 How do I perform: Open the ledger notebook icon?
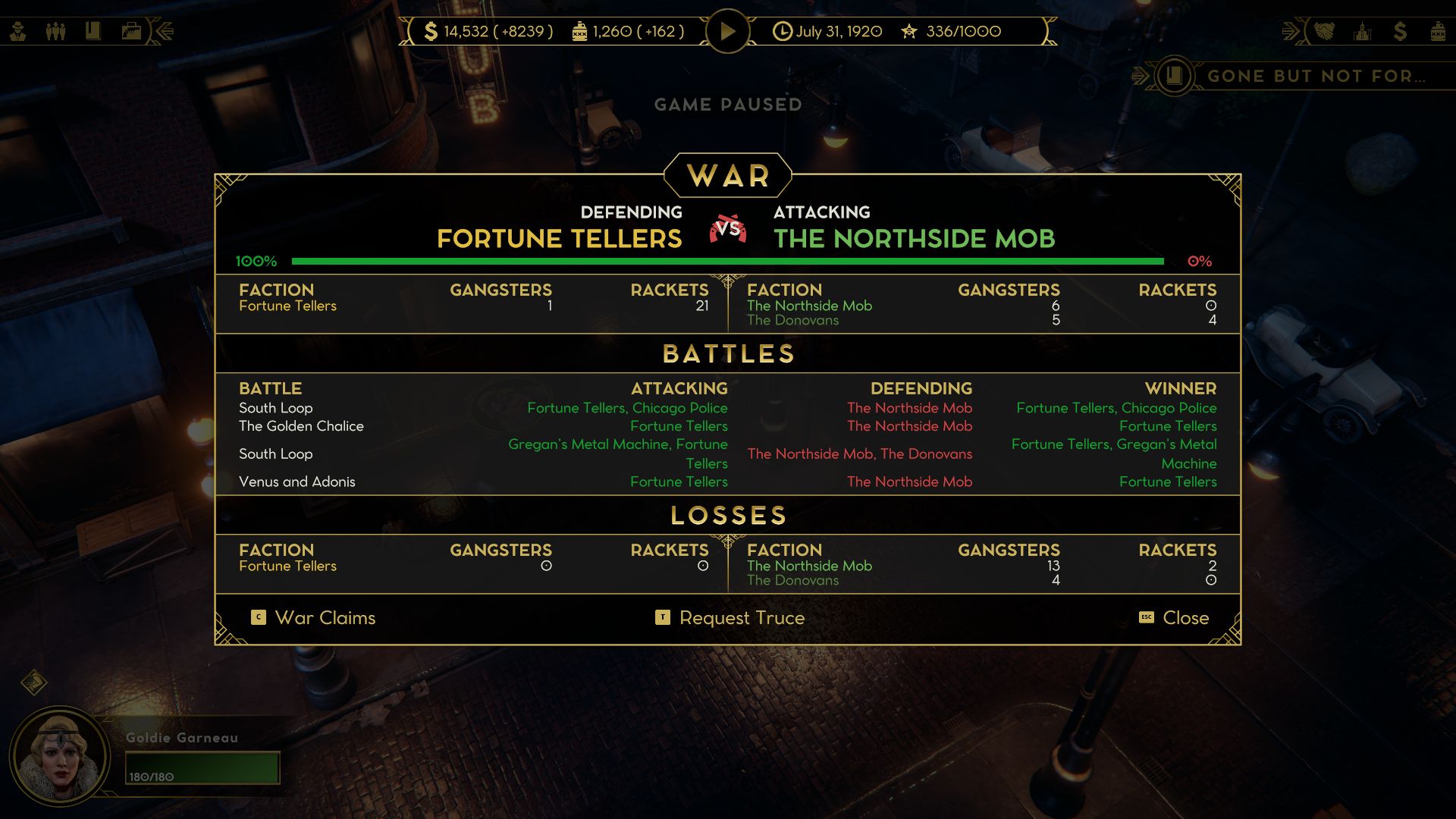(x=93, y=30)
